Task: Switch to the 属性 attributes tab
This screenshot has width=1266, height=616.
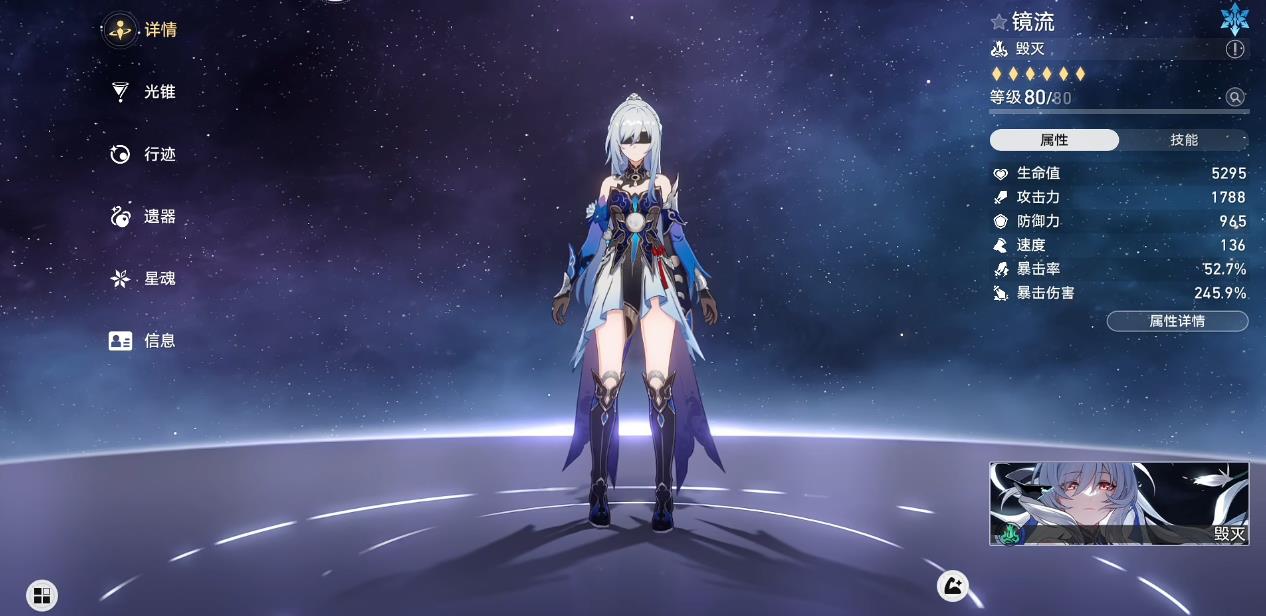Action: click(1054, 140)
